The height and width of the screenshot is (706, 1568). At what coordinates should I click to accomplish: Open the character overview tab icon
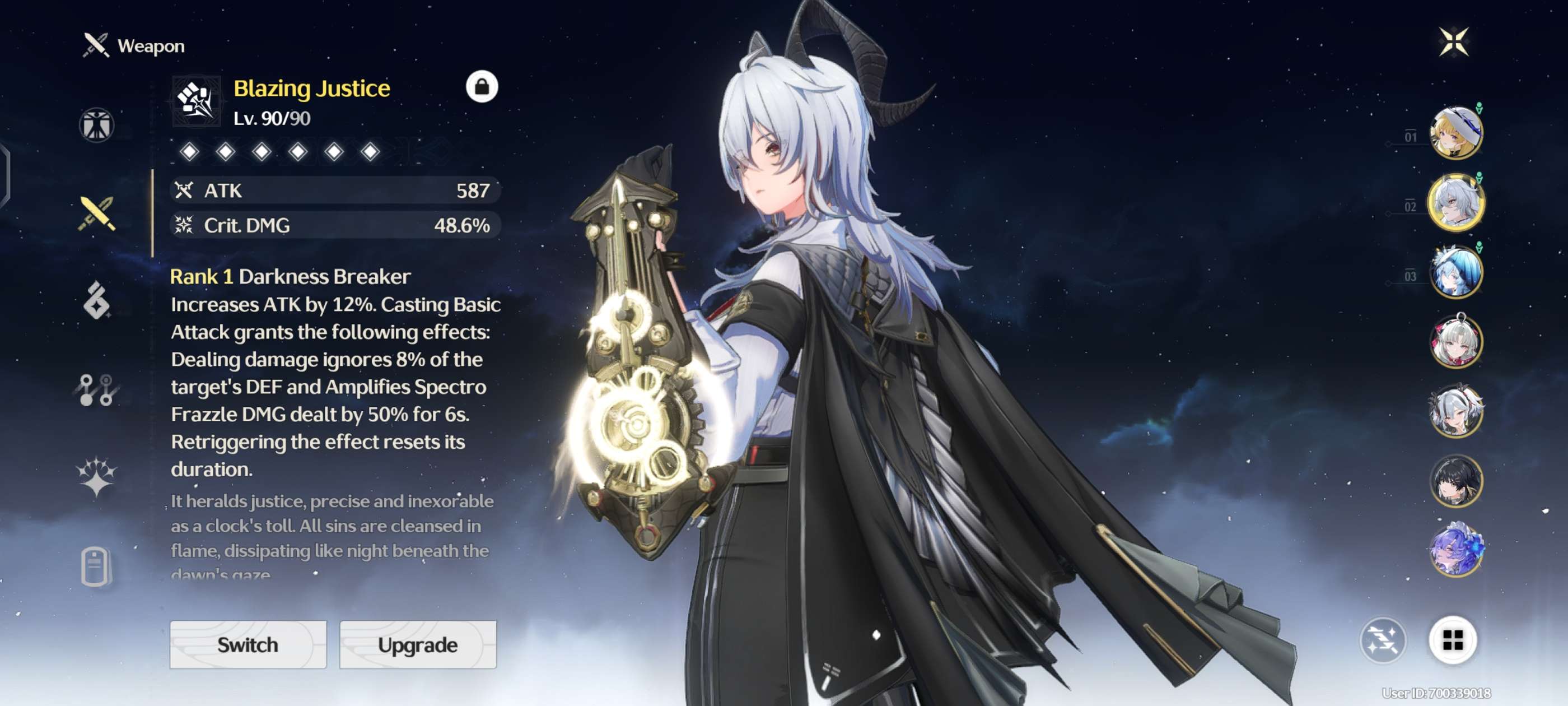pyautogui.click(x=96, y=125)
